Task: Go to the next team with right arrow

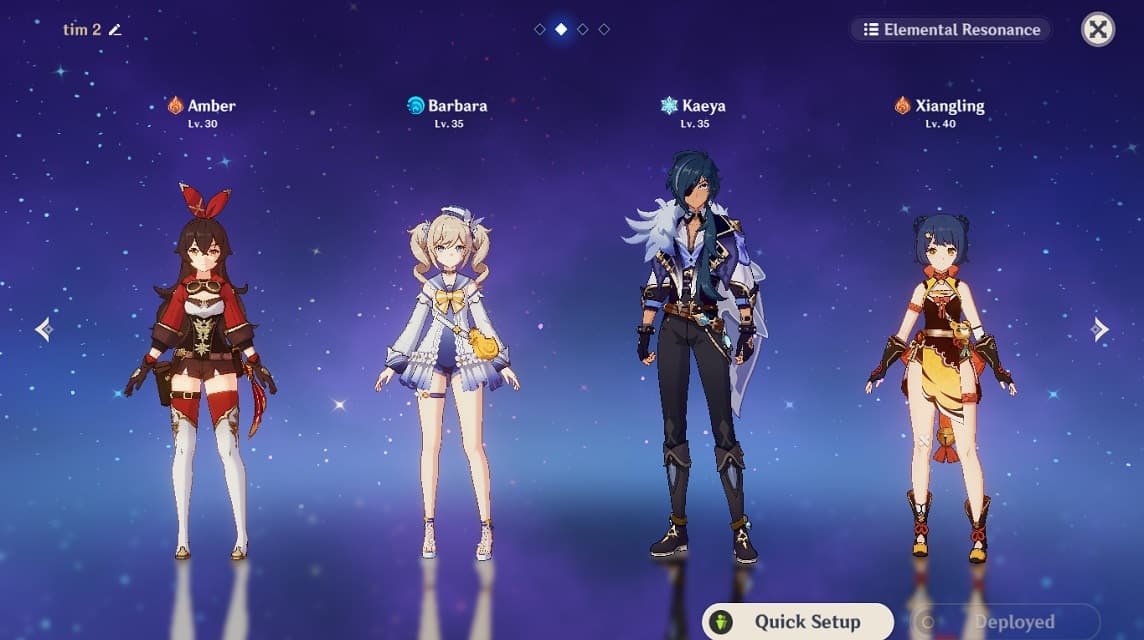Action: [x=1100, y=329]
